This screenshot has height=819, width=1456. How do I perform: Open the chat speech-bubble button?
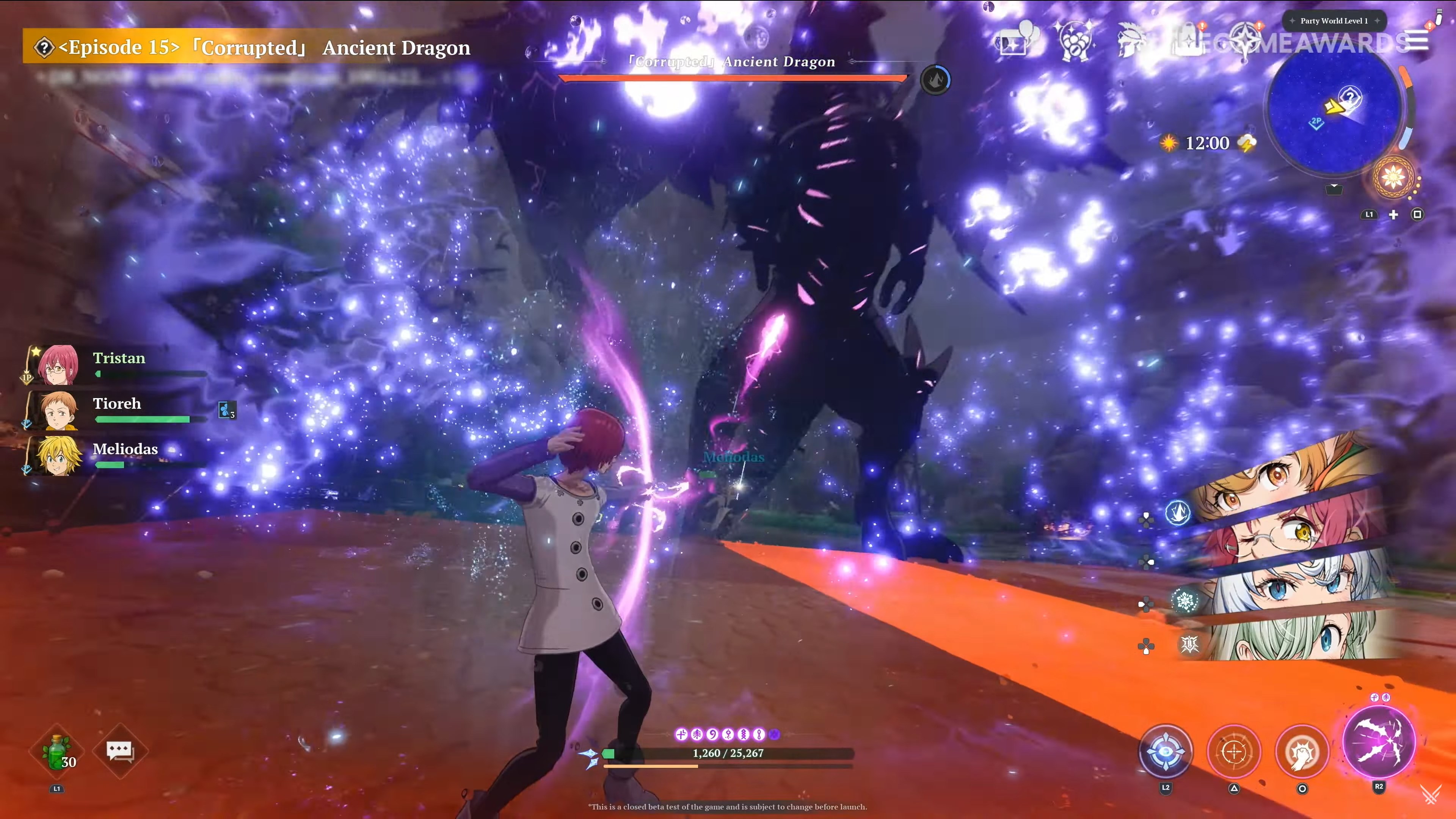[x=120, y=751]
